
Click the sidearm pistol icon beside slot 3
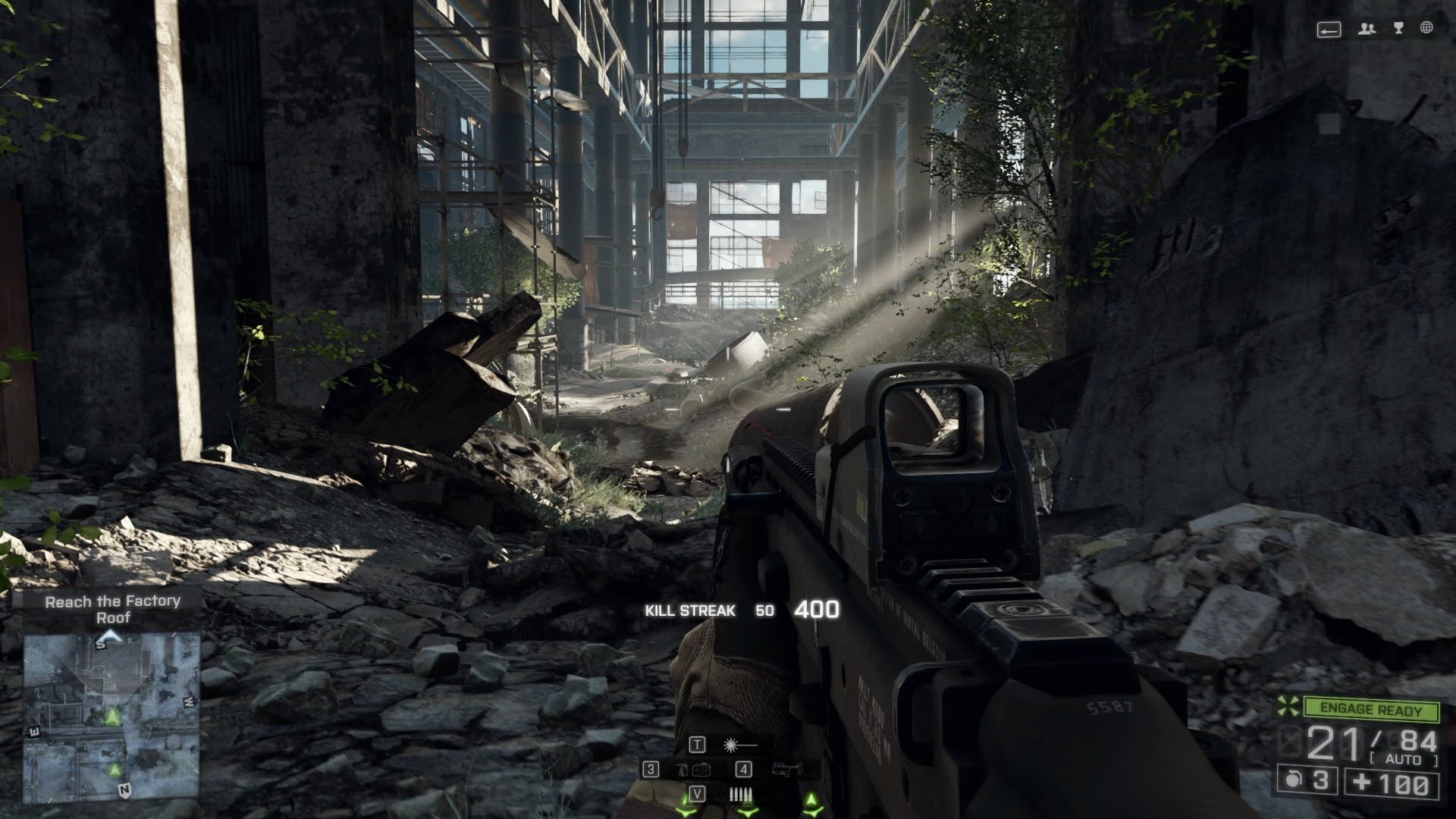coord(683,769)
